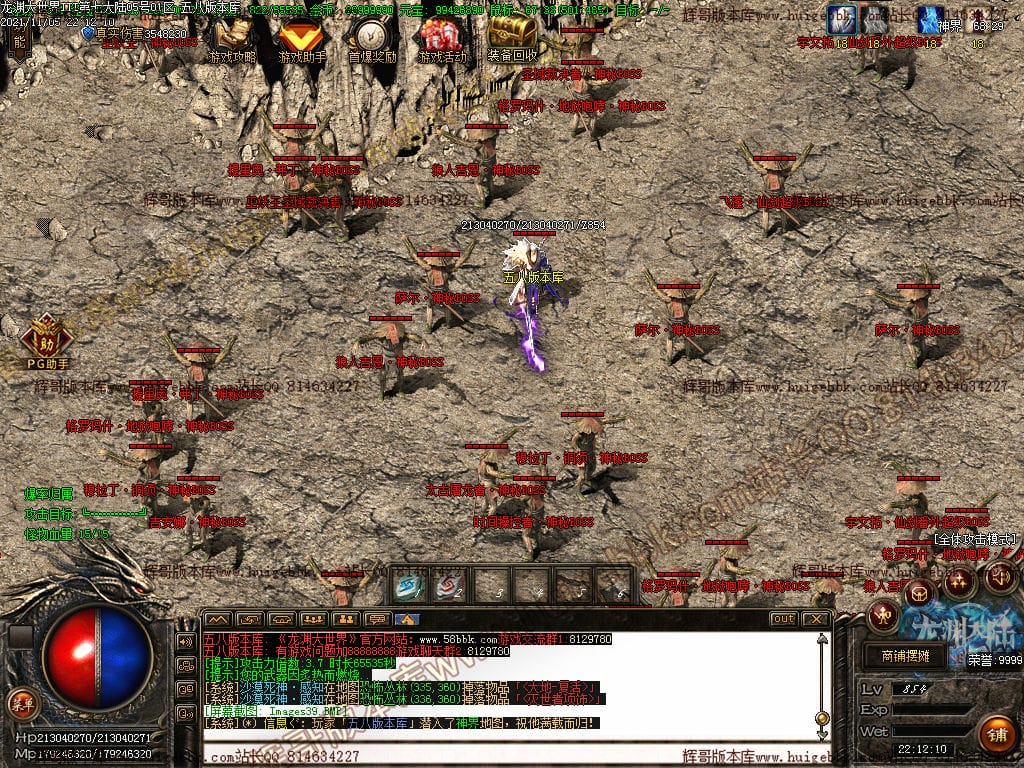Screen dimensions: 1024x768
Task: Open the 游戏活动 events icon
Action: (442, 38)
